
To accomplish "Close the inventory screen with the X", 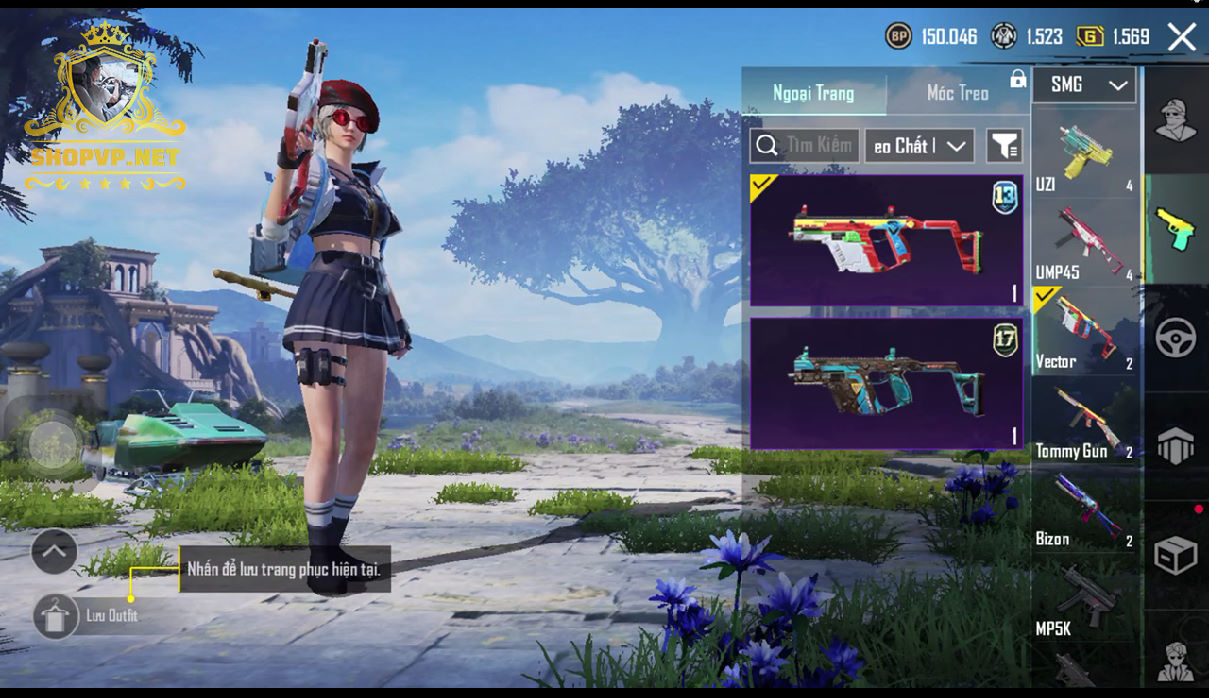I will pyautogui.click(x=1181, y=37).
